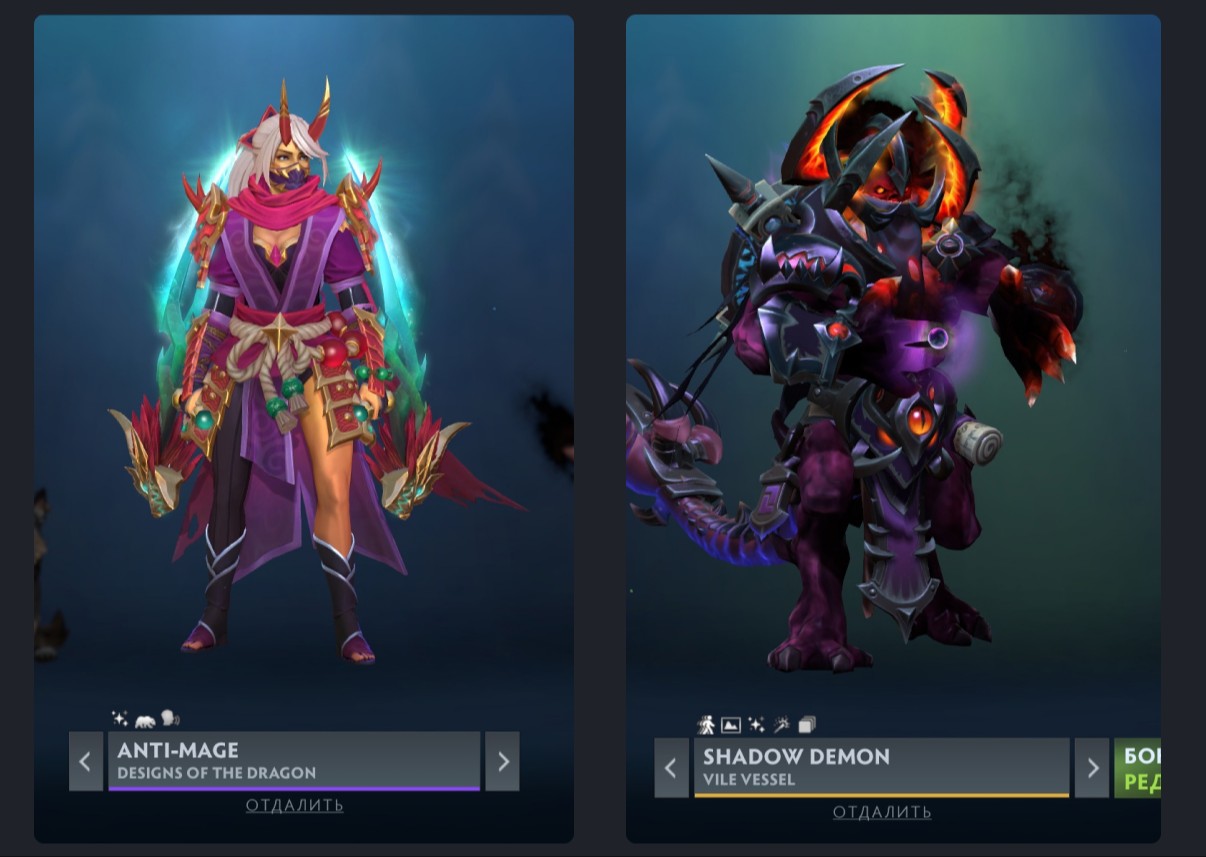Select the Shadow Demon Vile Vessel bar

pyautogui.click(x=881, y=767)
